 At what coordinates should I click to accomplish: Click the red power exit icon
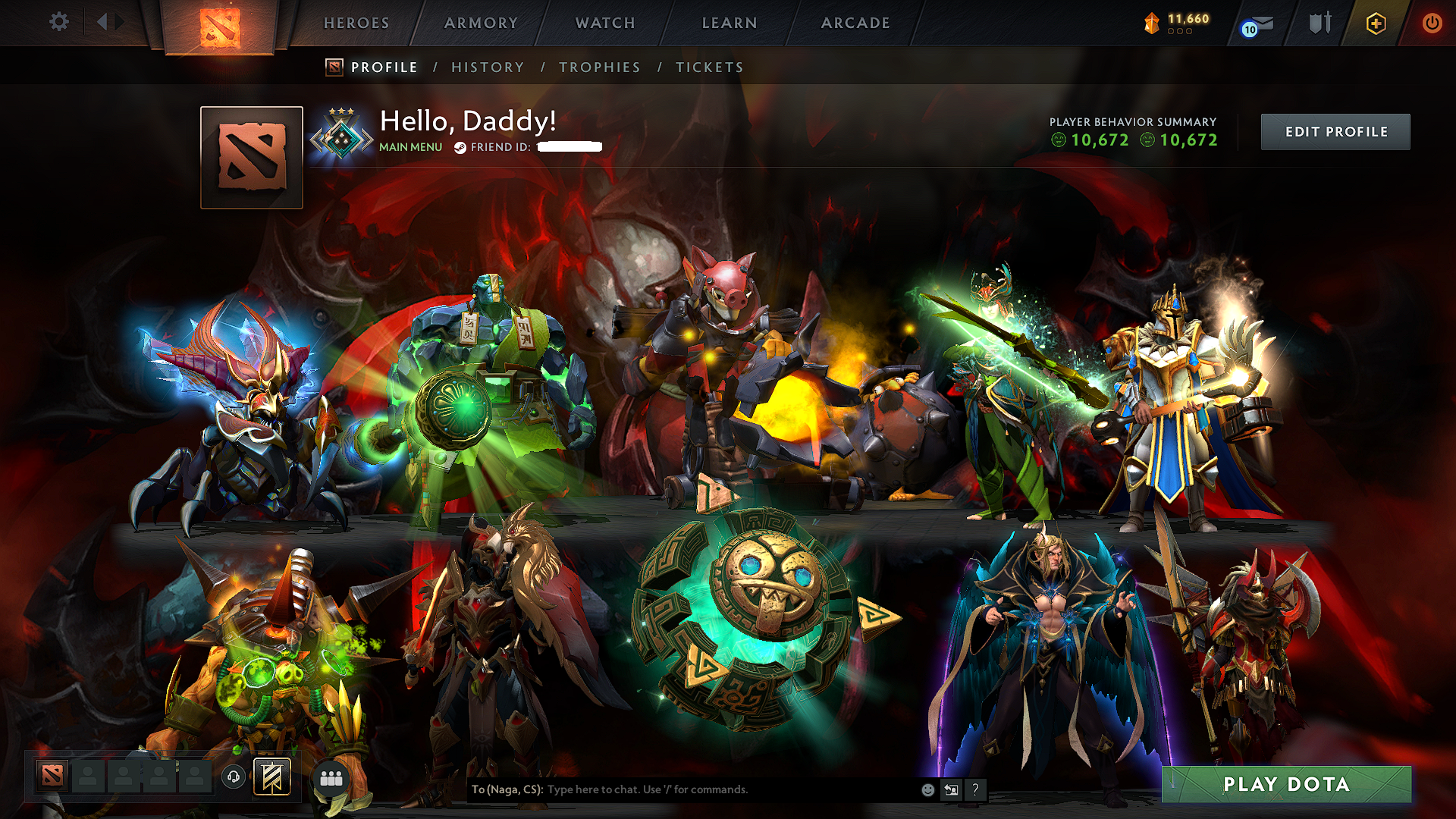pyautogui.click(x=1433, y=23)
